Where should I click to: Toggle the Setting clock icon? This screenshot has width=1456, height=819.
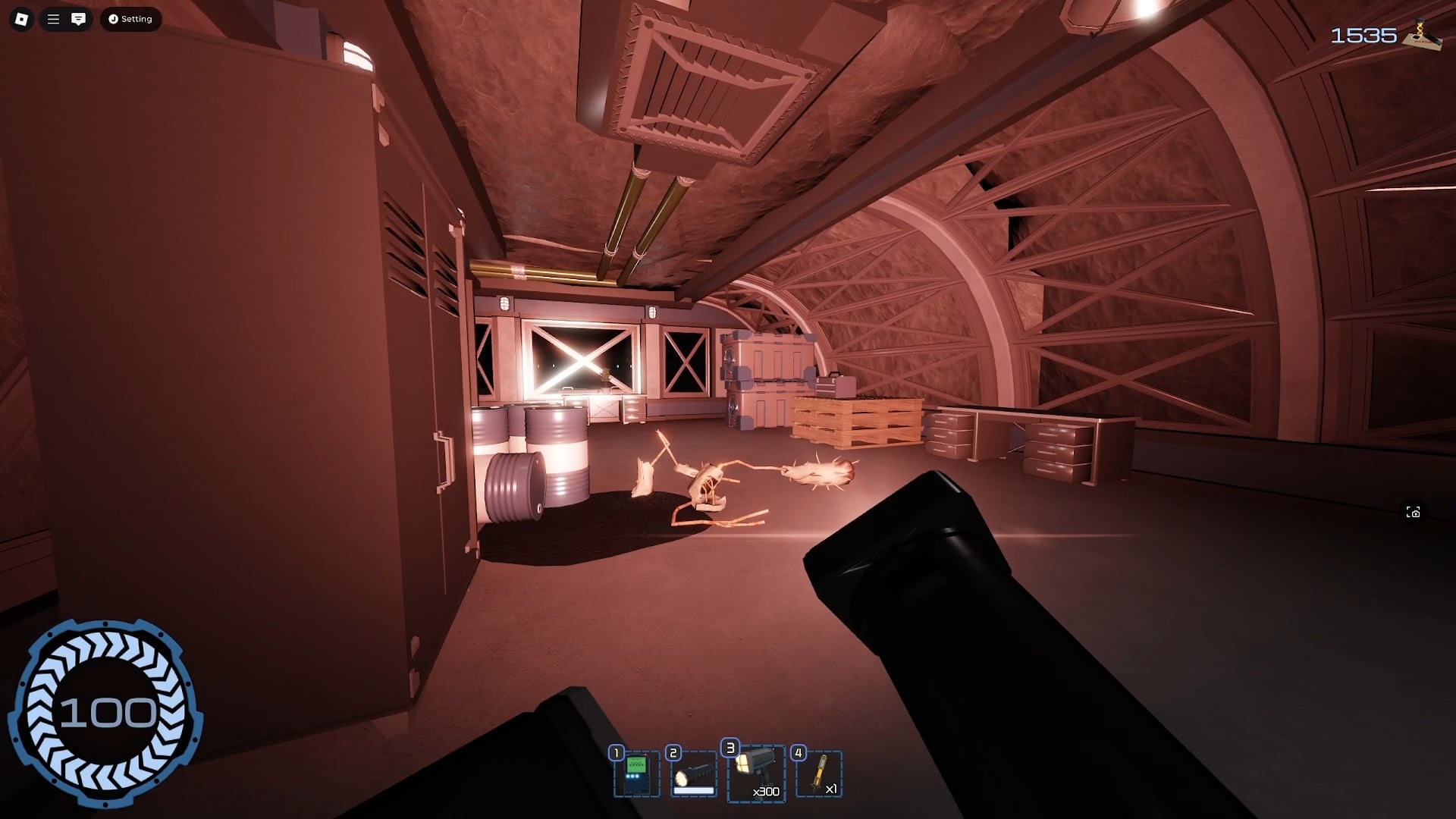tap(112, 19)
